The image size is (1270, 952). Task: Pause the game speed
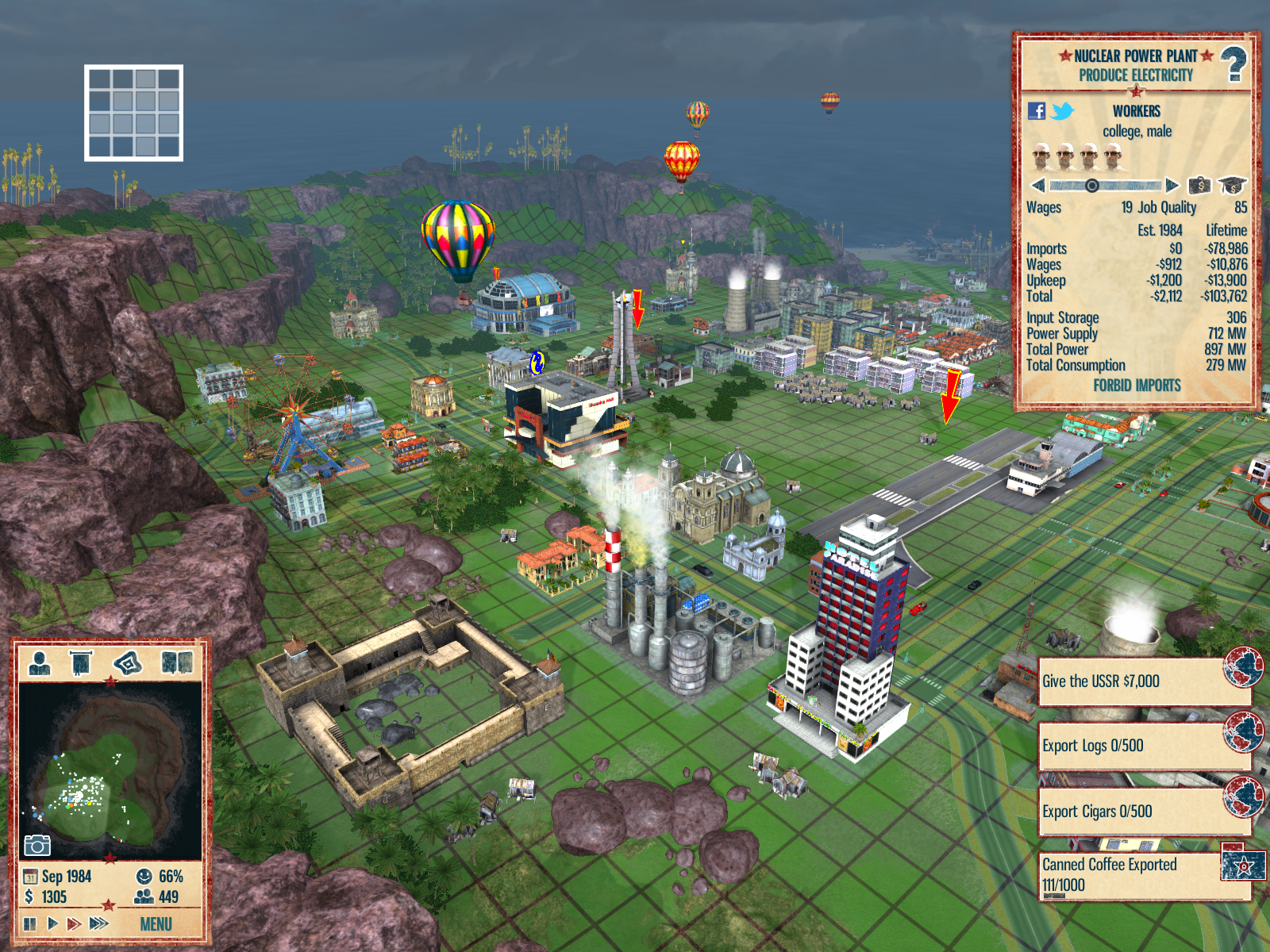click(x=30, y=923)
